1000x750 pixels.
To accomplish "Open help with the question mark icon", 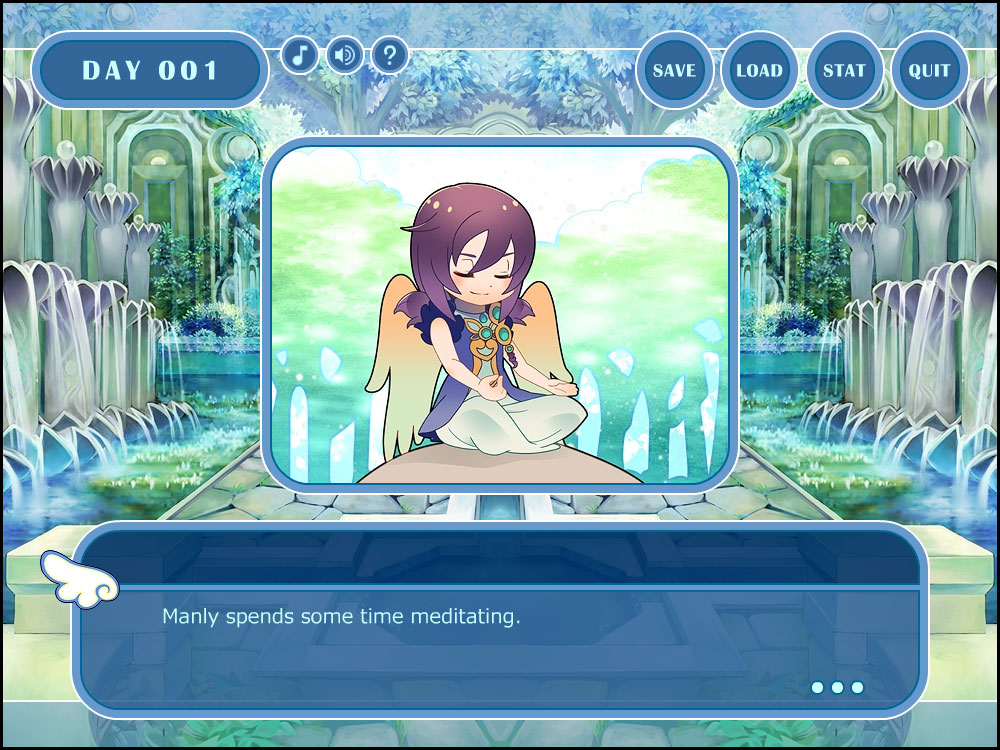I will (390, 54).
